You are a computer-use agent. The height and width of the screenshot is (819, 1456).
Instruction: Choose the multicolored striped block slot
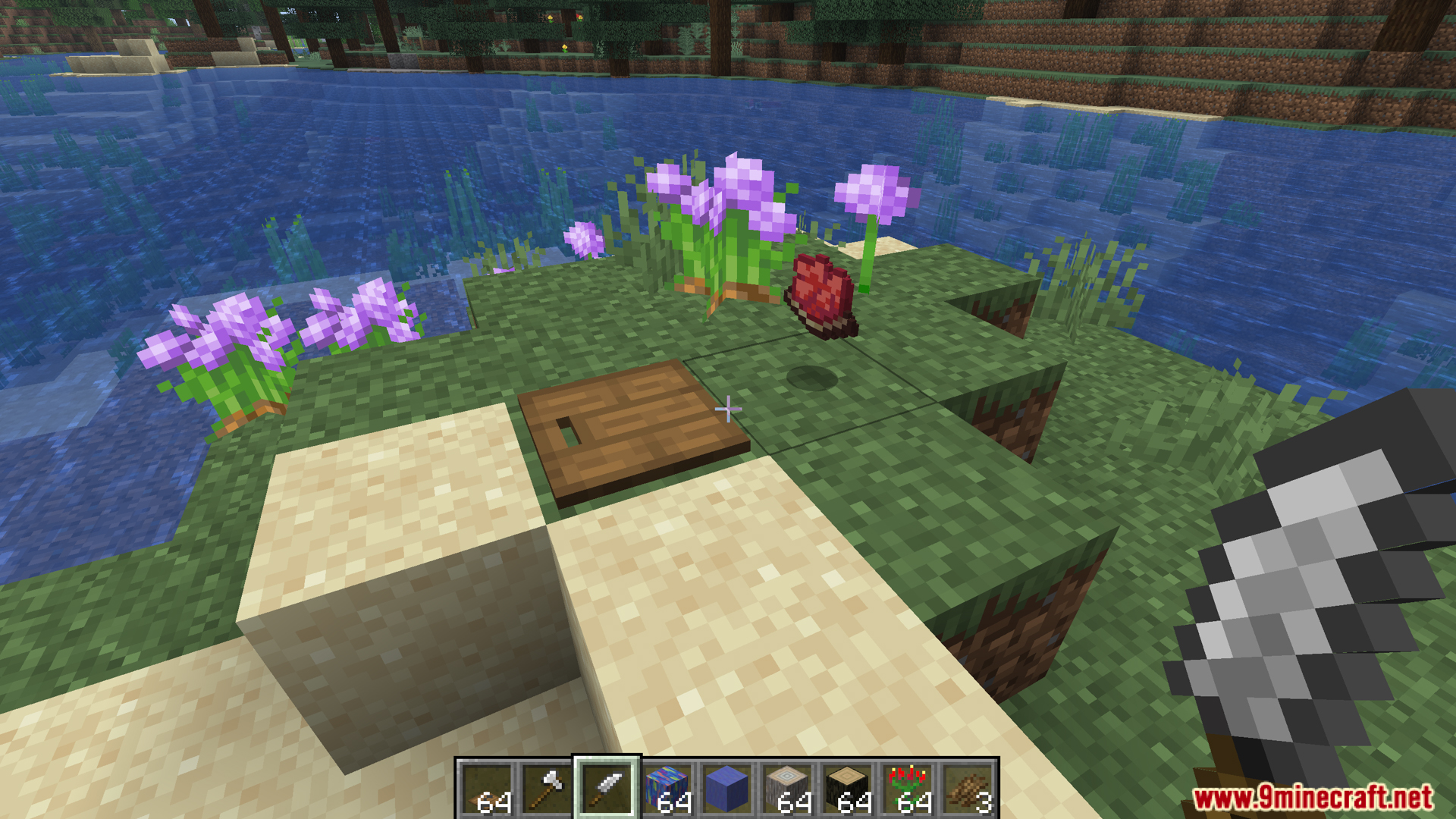click(x=667, y=789)
